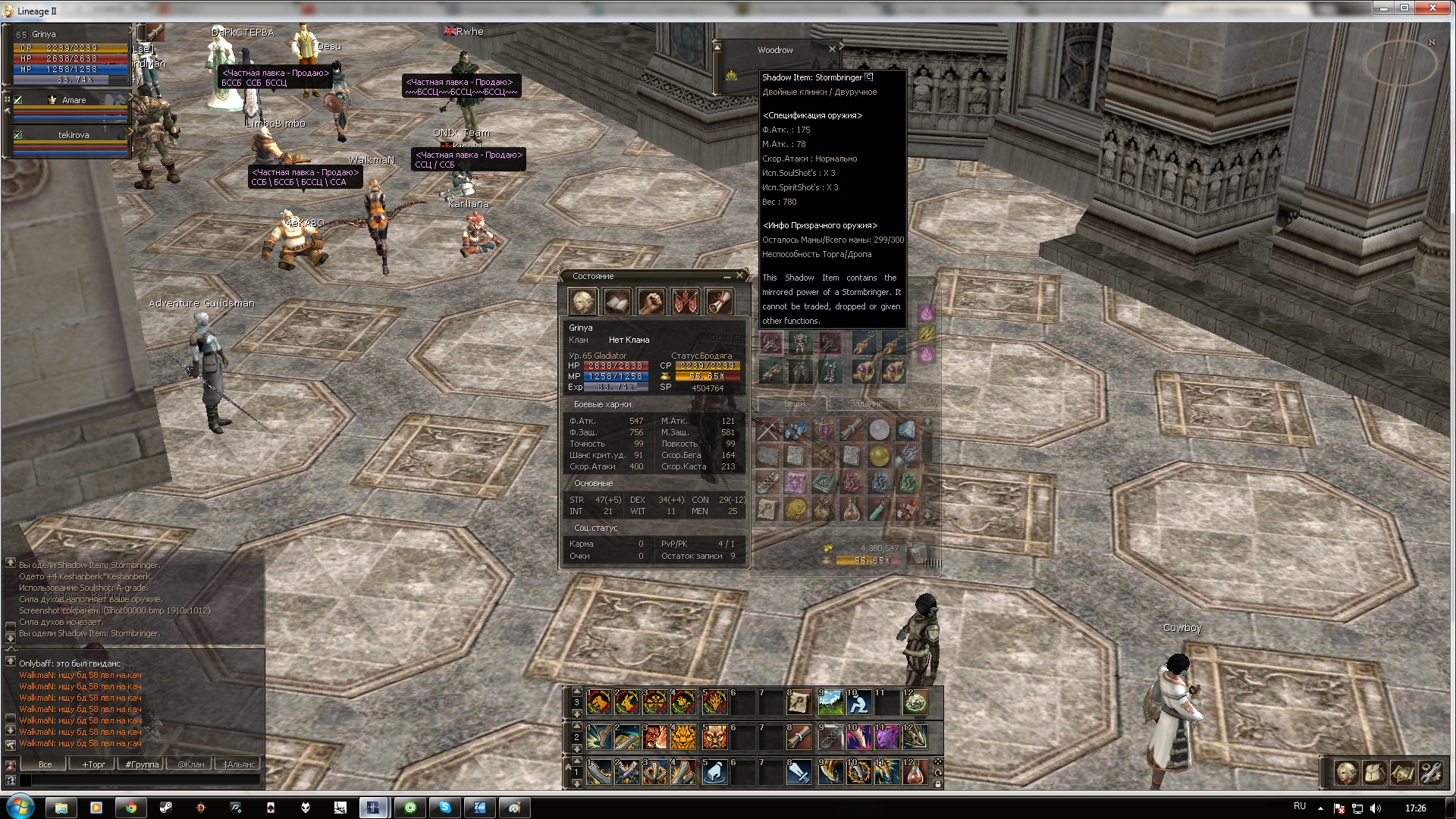Screen dimensions: 1456x819
Task: Select the clenched fist actions icon
Action: 651,303
